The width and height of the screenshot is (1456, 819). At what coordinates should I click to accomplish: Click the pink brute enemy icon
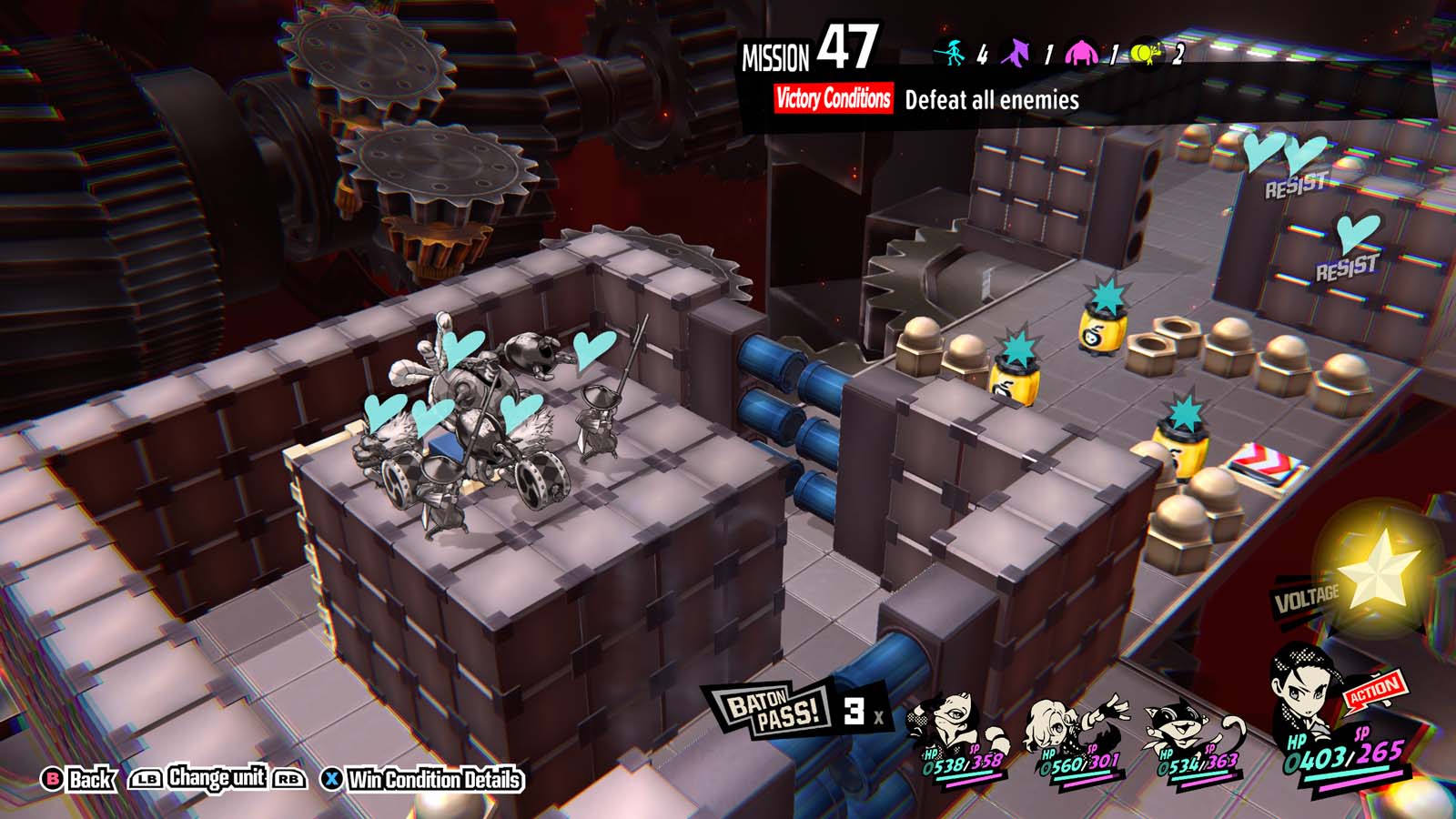click(x=1081, y=54)
